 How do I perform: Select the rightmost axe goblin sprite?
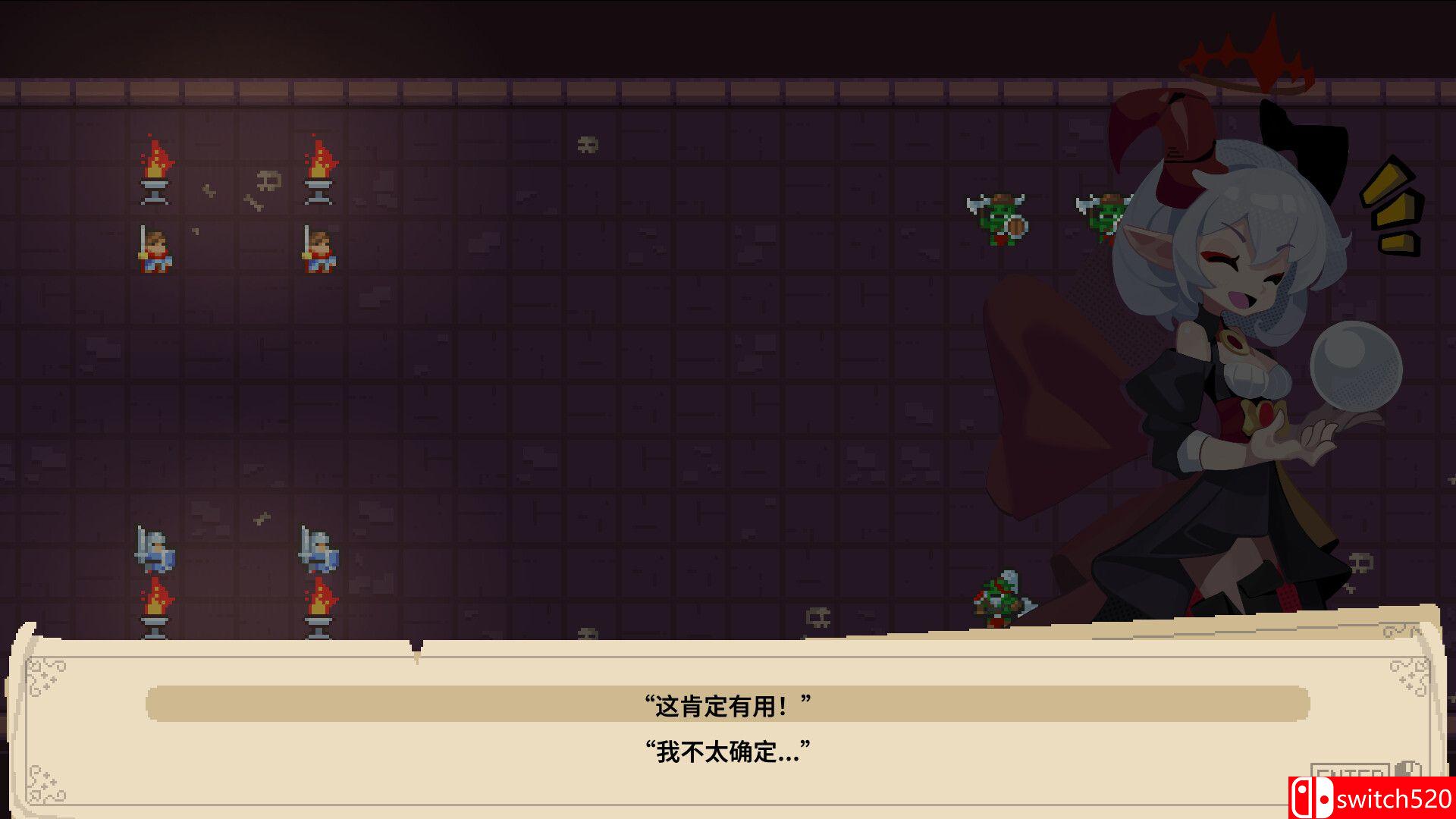(x=1102, y=216)
